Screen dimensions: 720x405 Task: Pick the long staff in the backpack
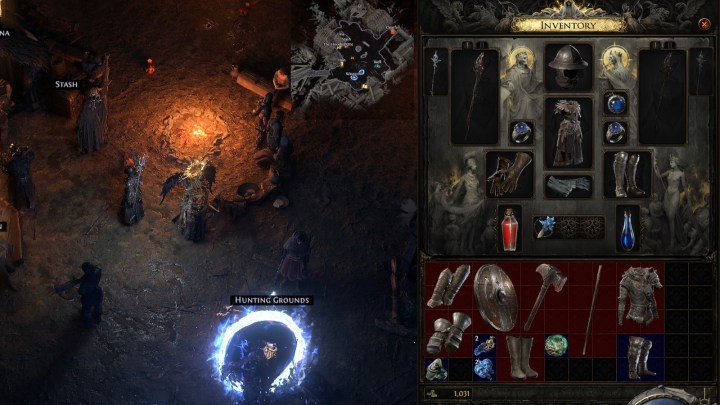pos(594,296)
